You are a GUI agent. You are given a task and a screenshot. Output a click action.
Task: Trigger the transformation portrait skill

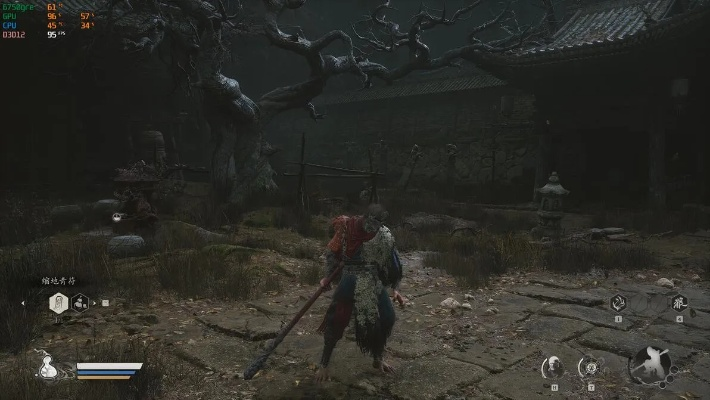(552, 367)
